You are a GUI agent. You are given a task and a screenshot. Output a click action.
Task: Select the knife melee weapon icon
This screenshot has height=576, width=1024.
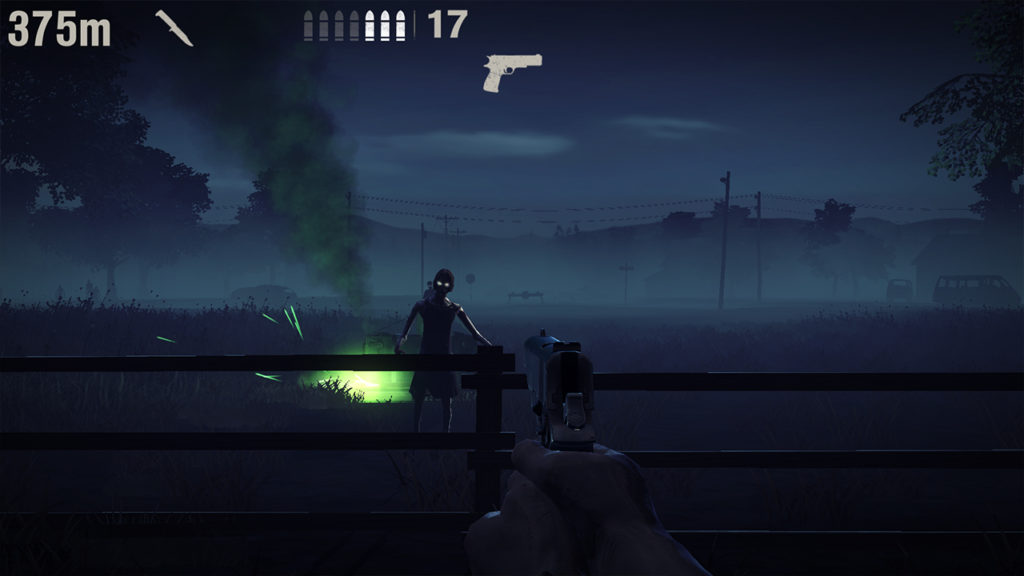pyautogui.click(x=174, y=27)
